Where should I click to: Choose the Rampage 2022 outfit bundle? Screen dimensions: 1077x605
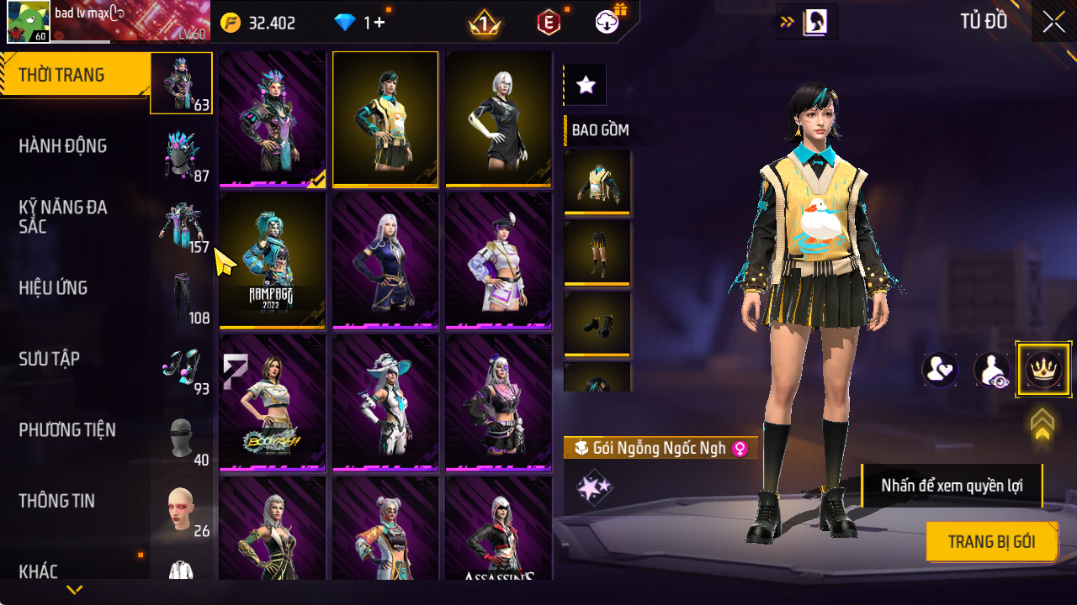tap(272, 260)
